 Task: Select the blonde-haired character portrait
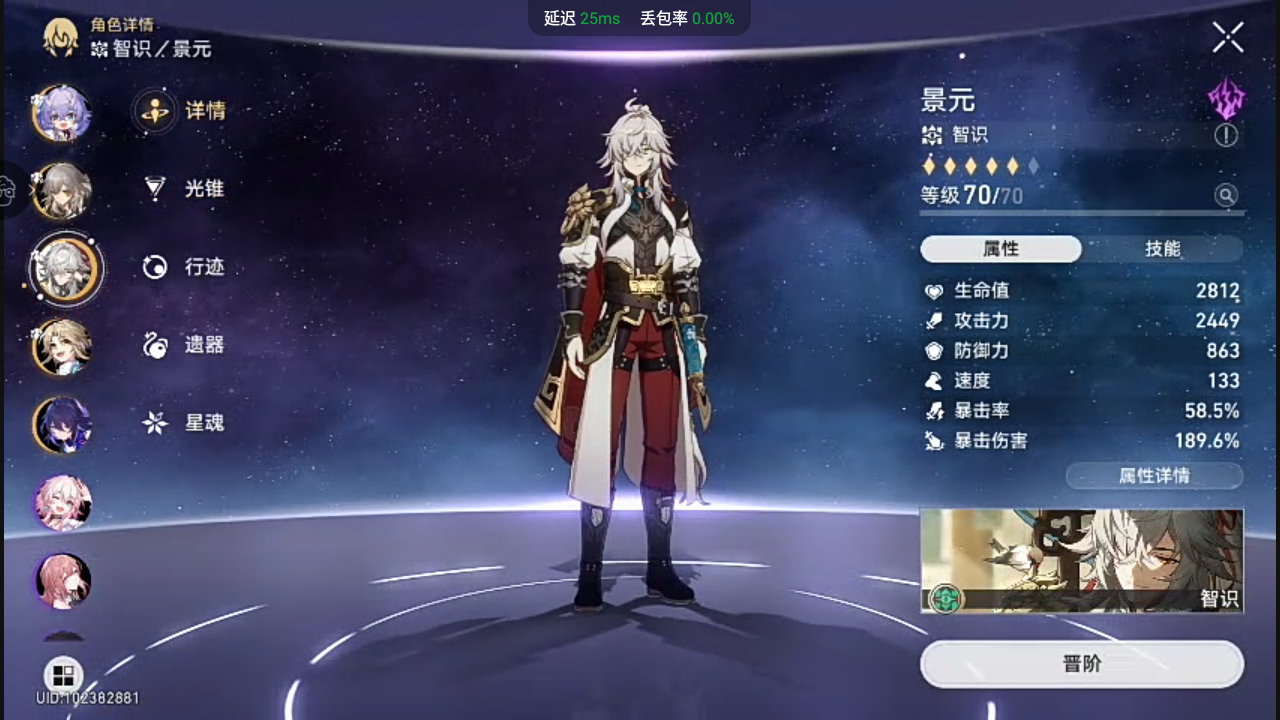pos(63,347)
